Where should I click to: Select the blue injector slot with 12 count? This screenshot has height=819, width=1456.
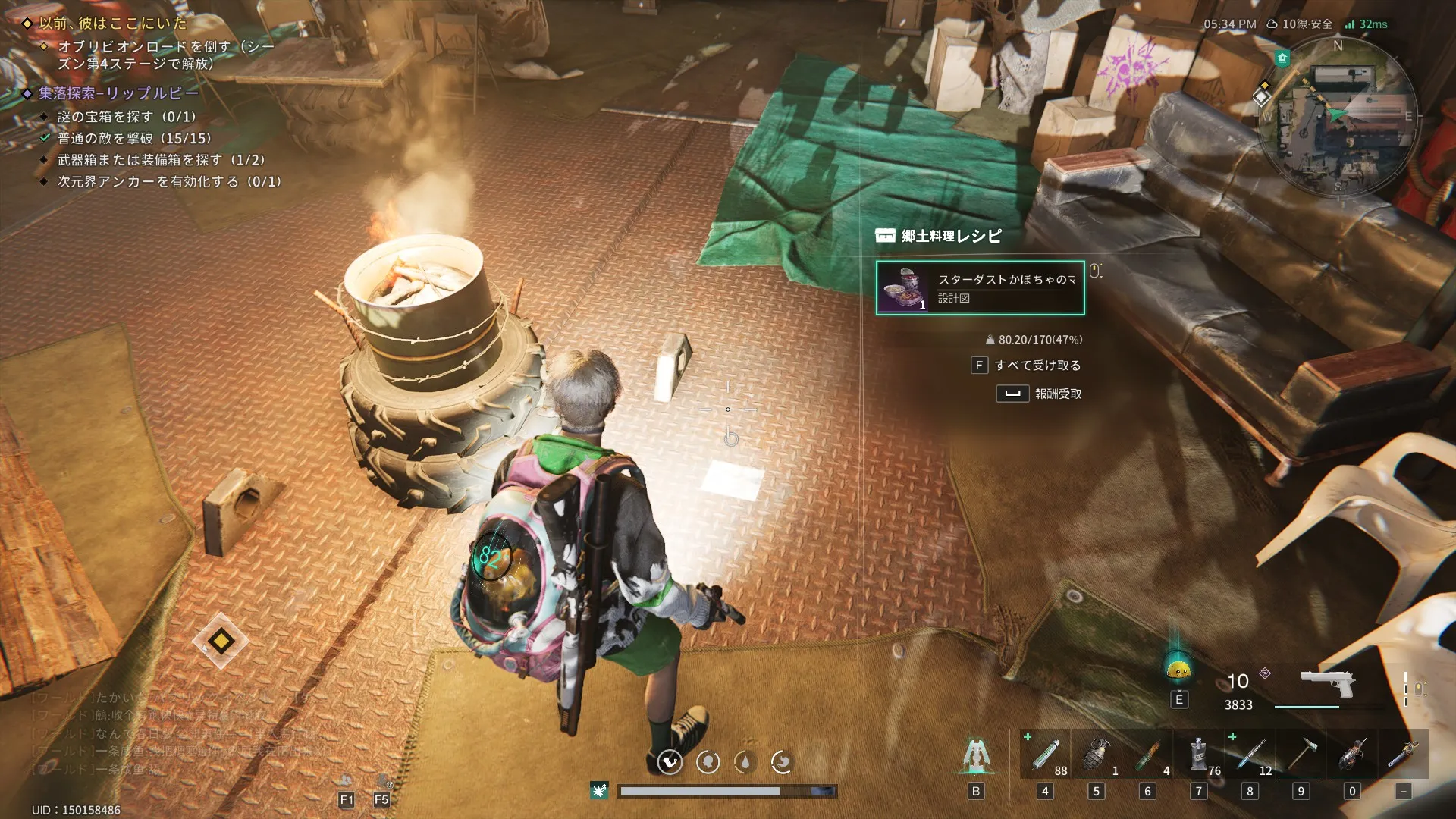pos(1250,755)
